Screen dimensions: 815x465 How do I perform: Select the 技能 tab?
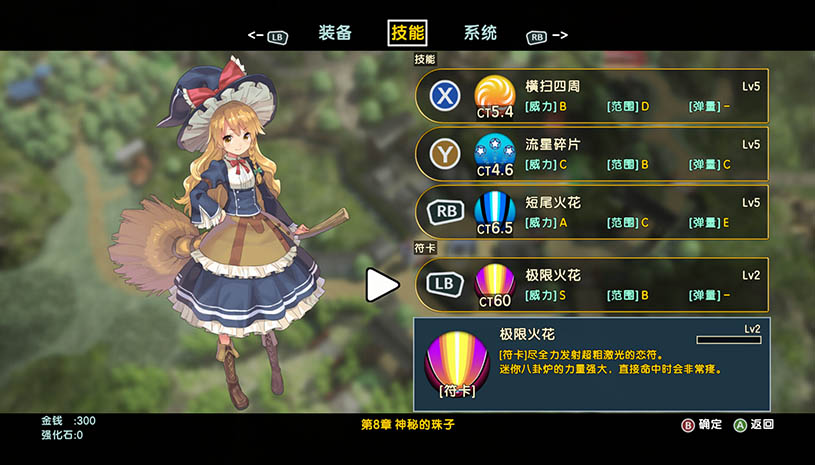[407, 33]
